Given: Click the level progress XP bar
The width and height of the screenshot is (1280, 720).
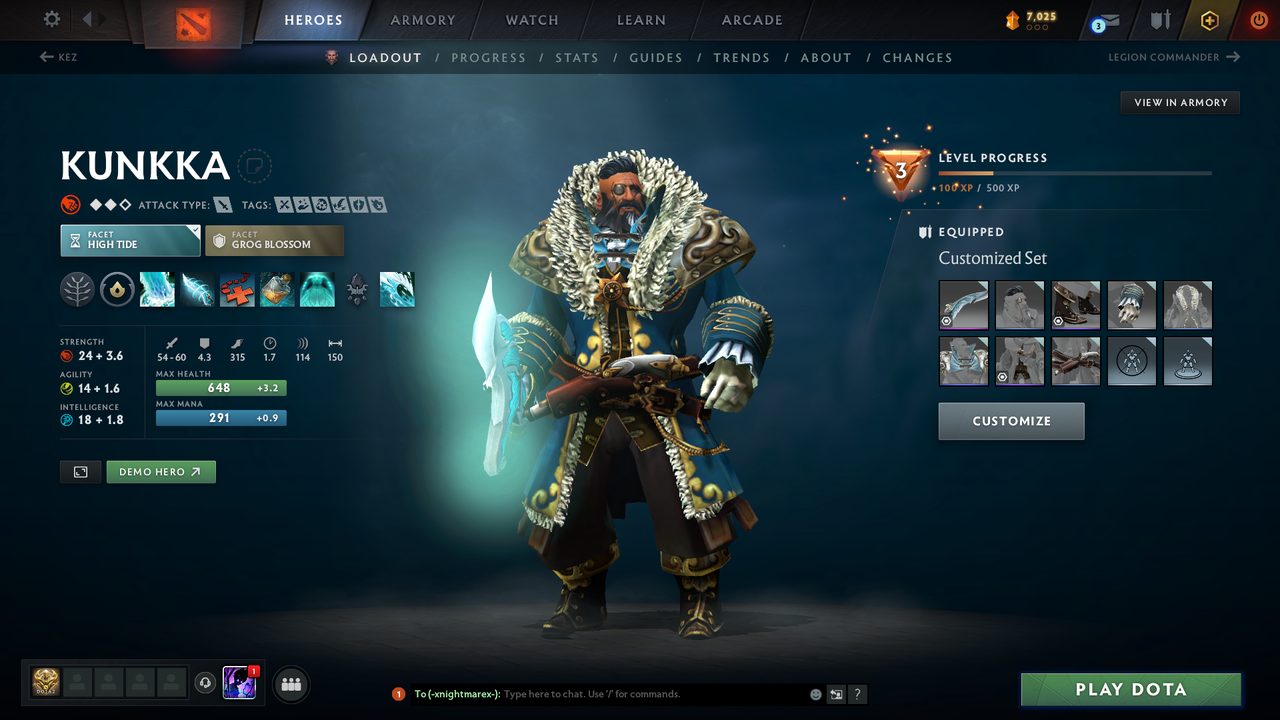Looking at the screenshot, I should (x=1075, y=171).
